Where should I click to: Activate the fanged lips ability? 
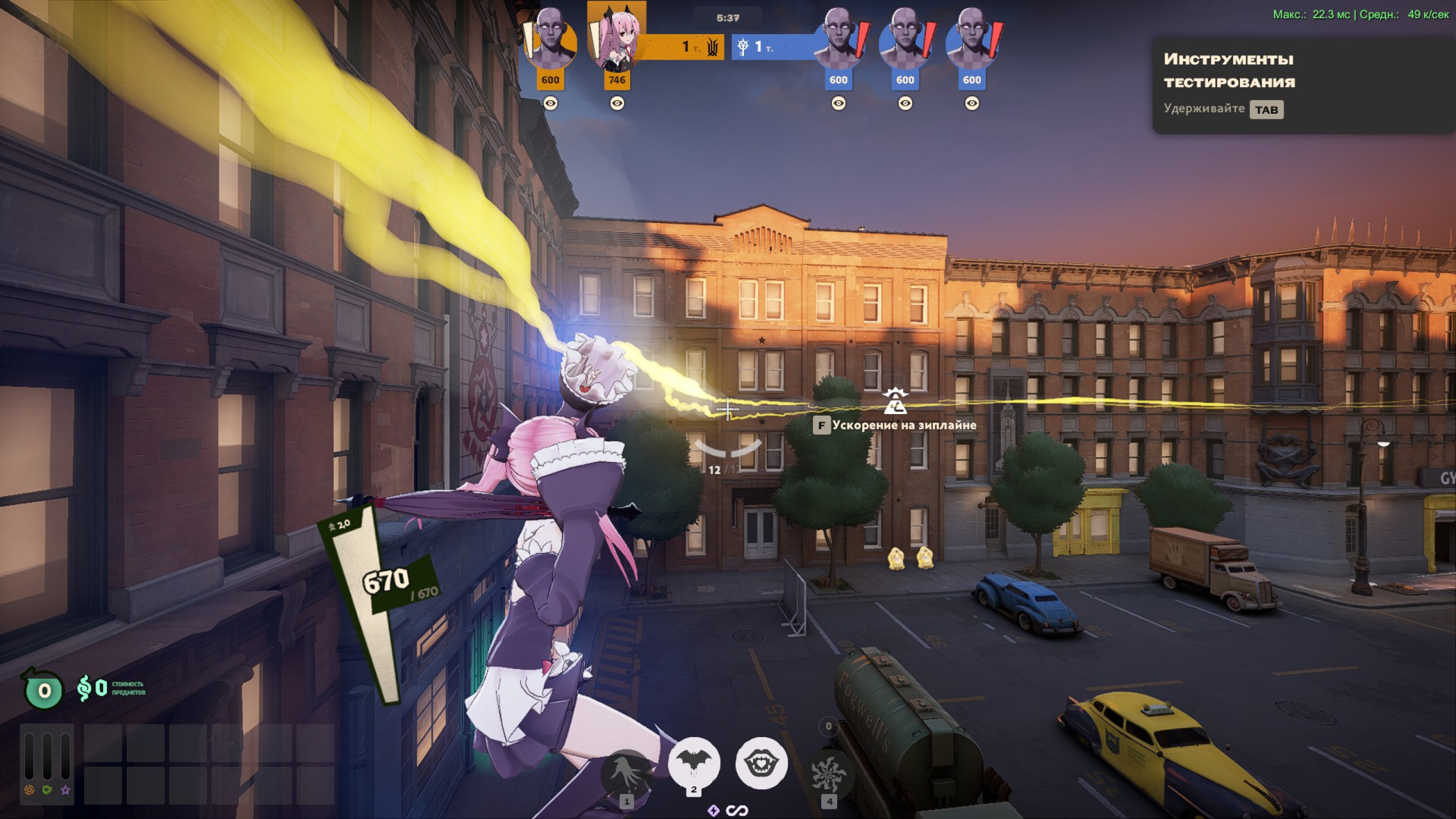point(761,763)
